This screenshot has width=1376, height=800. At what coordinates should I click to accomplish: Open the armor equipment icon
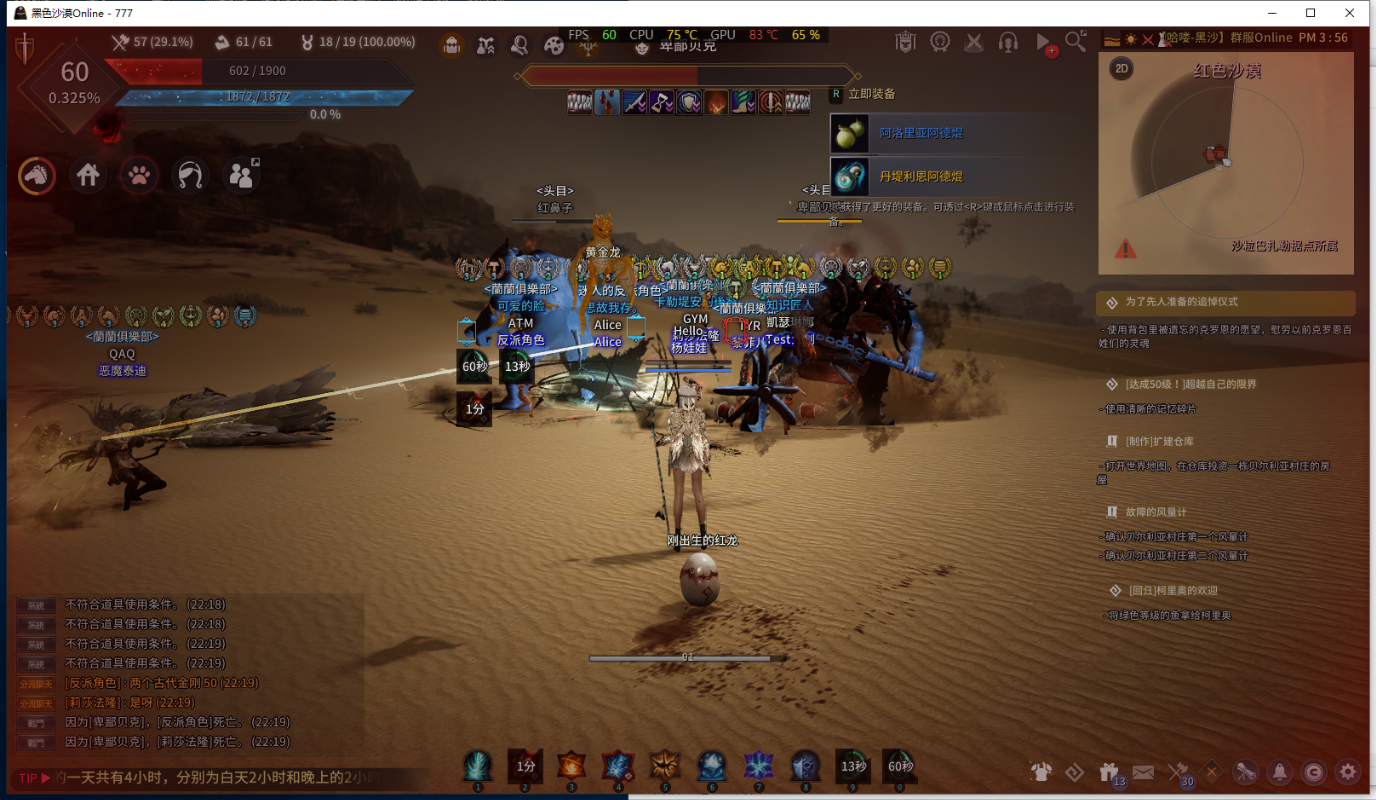pos(1041,771)
